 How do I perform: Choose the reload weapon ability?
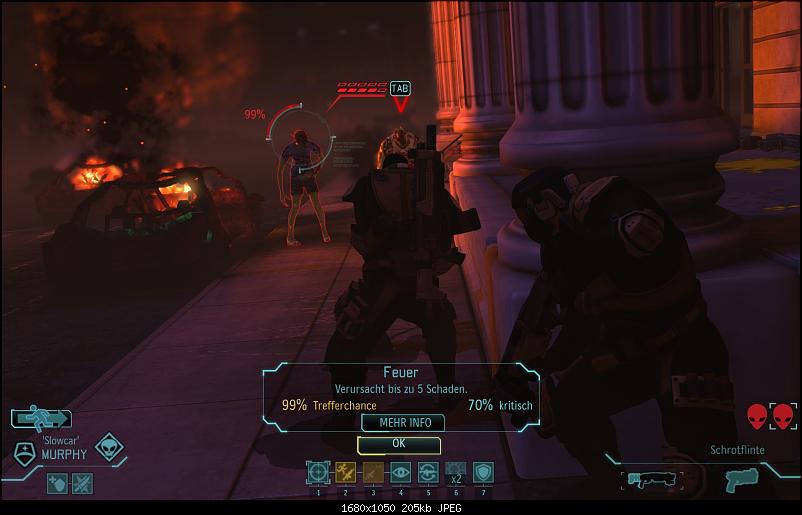point(427,473)
